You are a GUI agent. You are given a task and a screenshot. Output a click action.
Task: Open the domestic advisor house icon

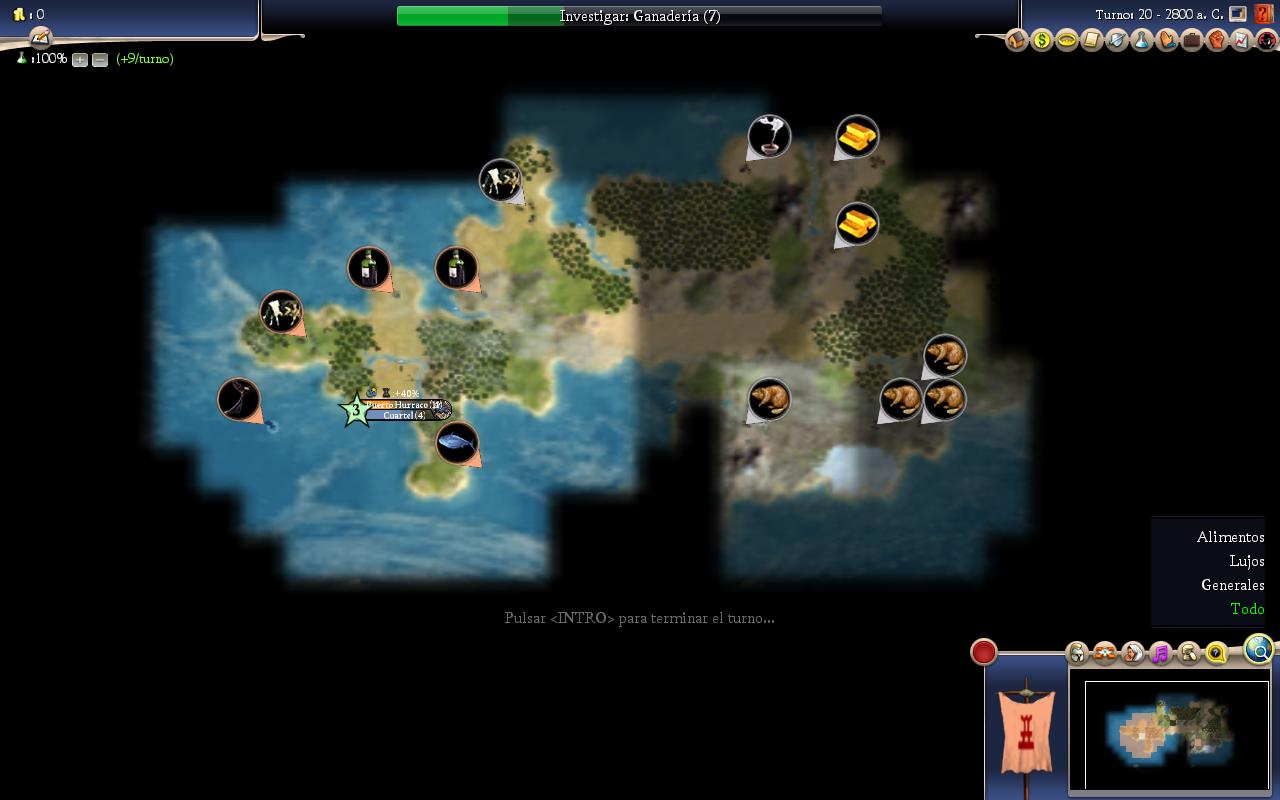click(x=1016, y=41)
